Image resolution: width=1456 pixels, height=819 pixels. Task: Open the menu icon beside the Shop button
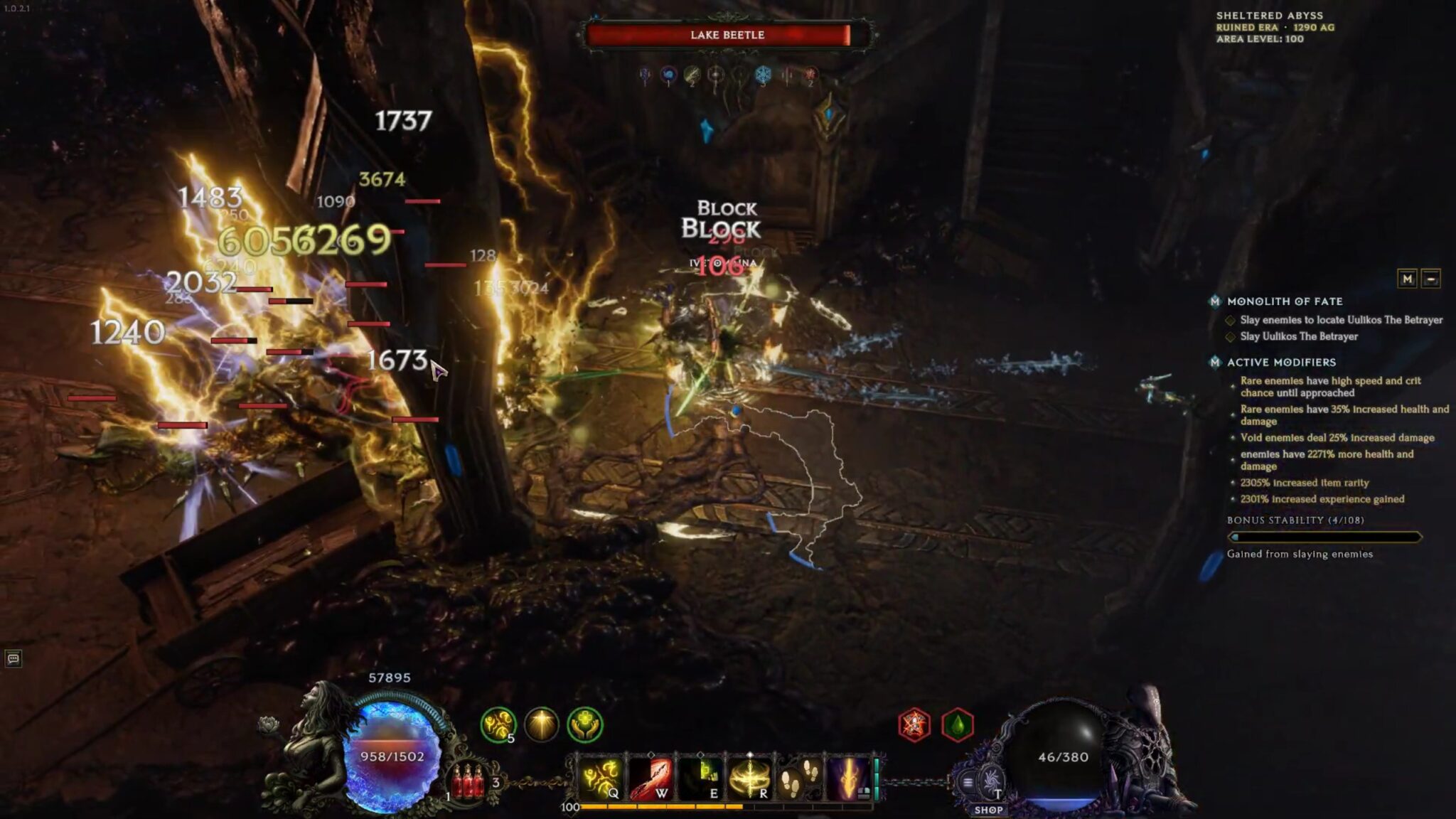tap(968, 782)
